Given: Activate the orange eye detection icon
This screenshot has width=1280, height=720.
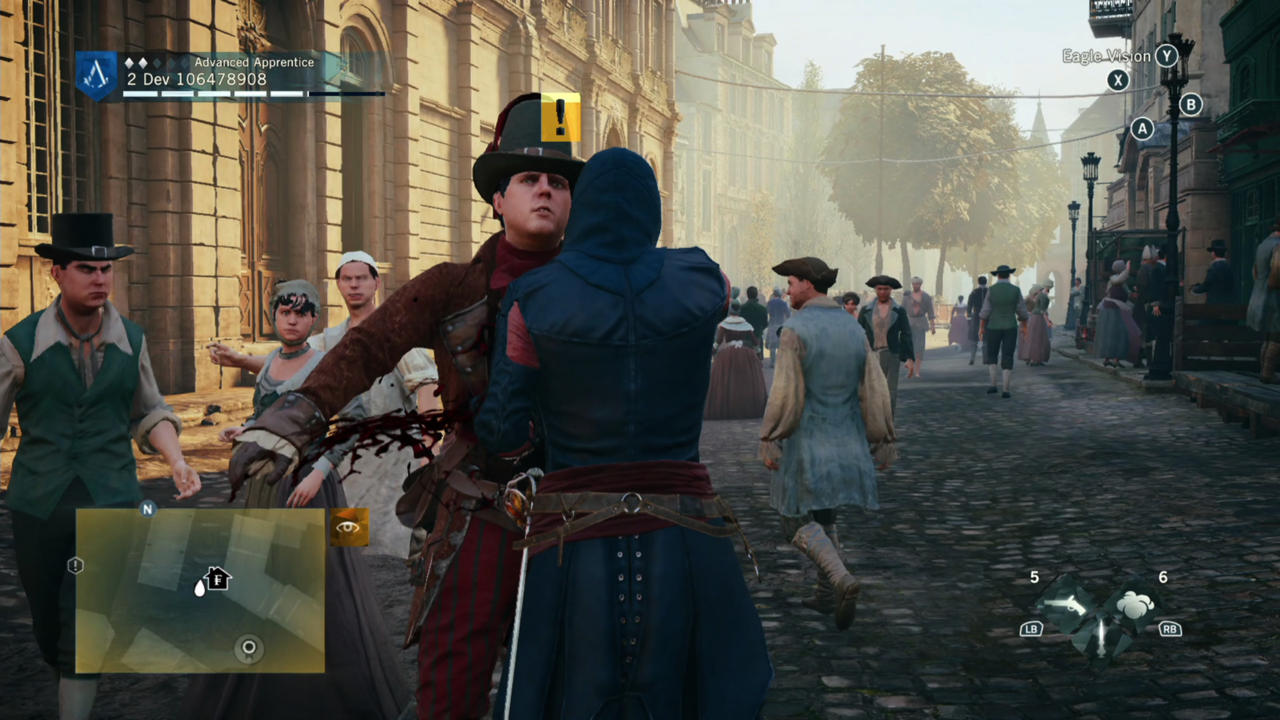Looking at the screenshot, I should [349, 527].
